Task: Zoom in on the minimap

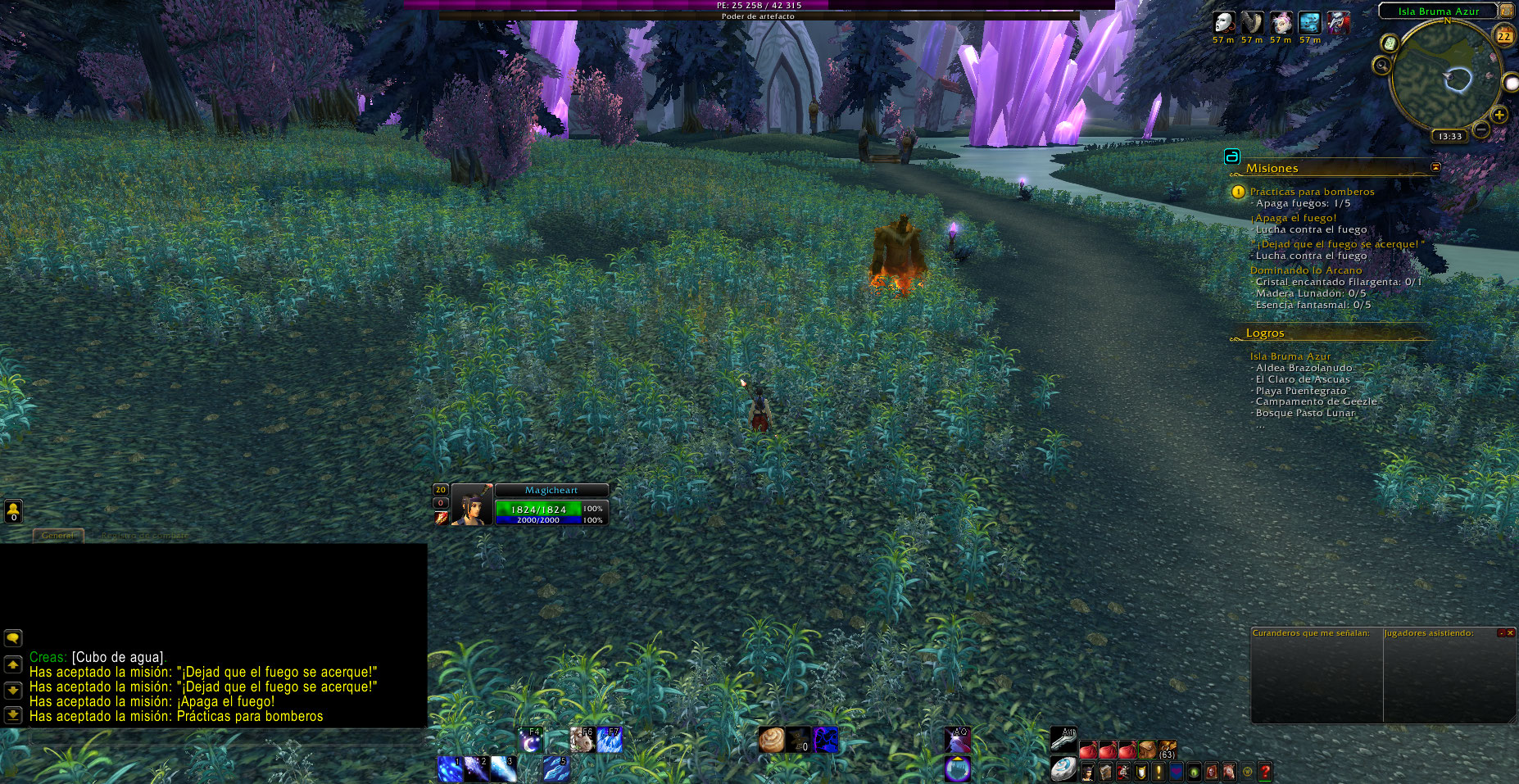Action: pyautogui.click(x=1499, y=115)
